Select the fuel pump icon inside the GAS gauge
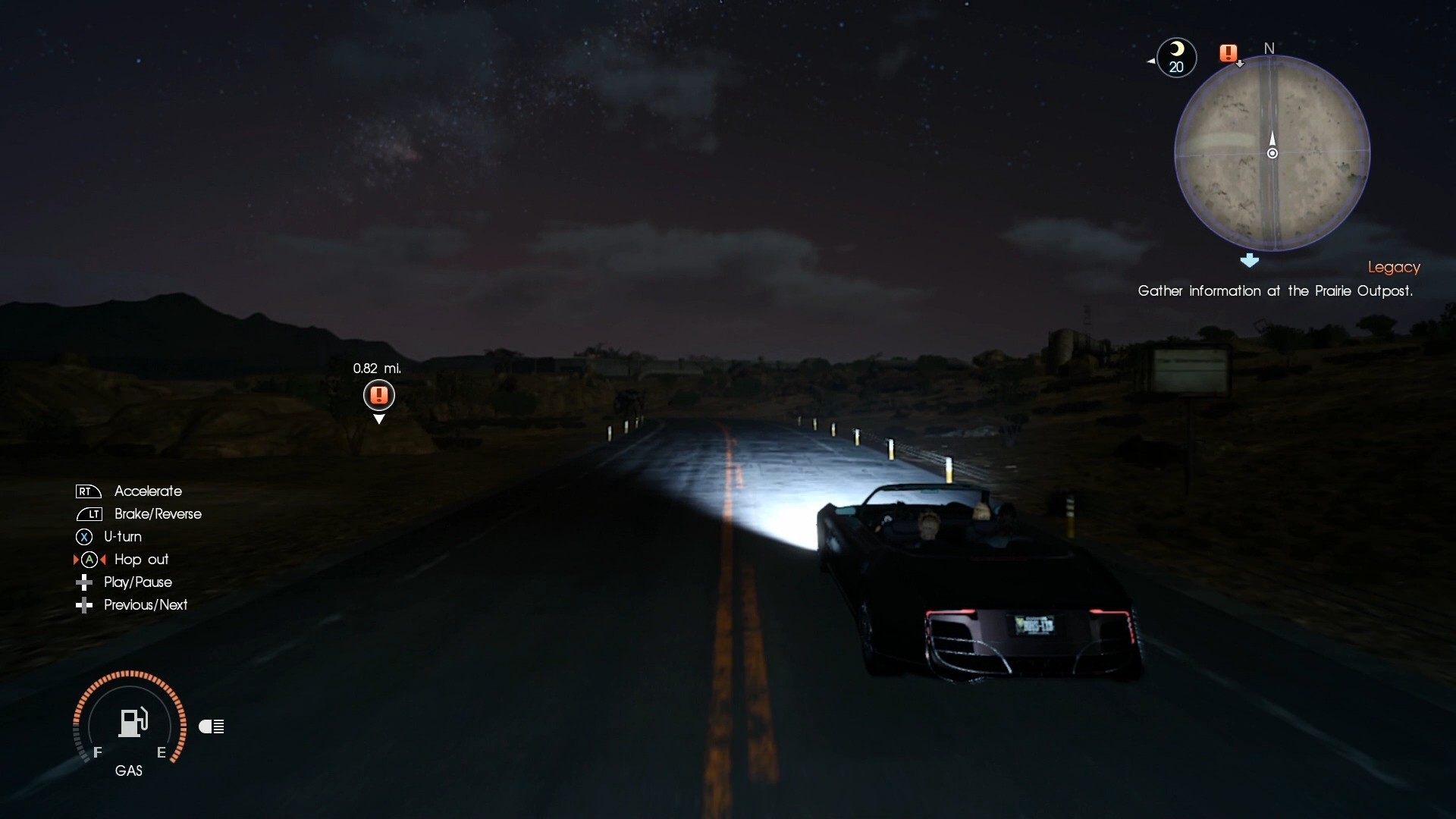 (132, 721)
